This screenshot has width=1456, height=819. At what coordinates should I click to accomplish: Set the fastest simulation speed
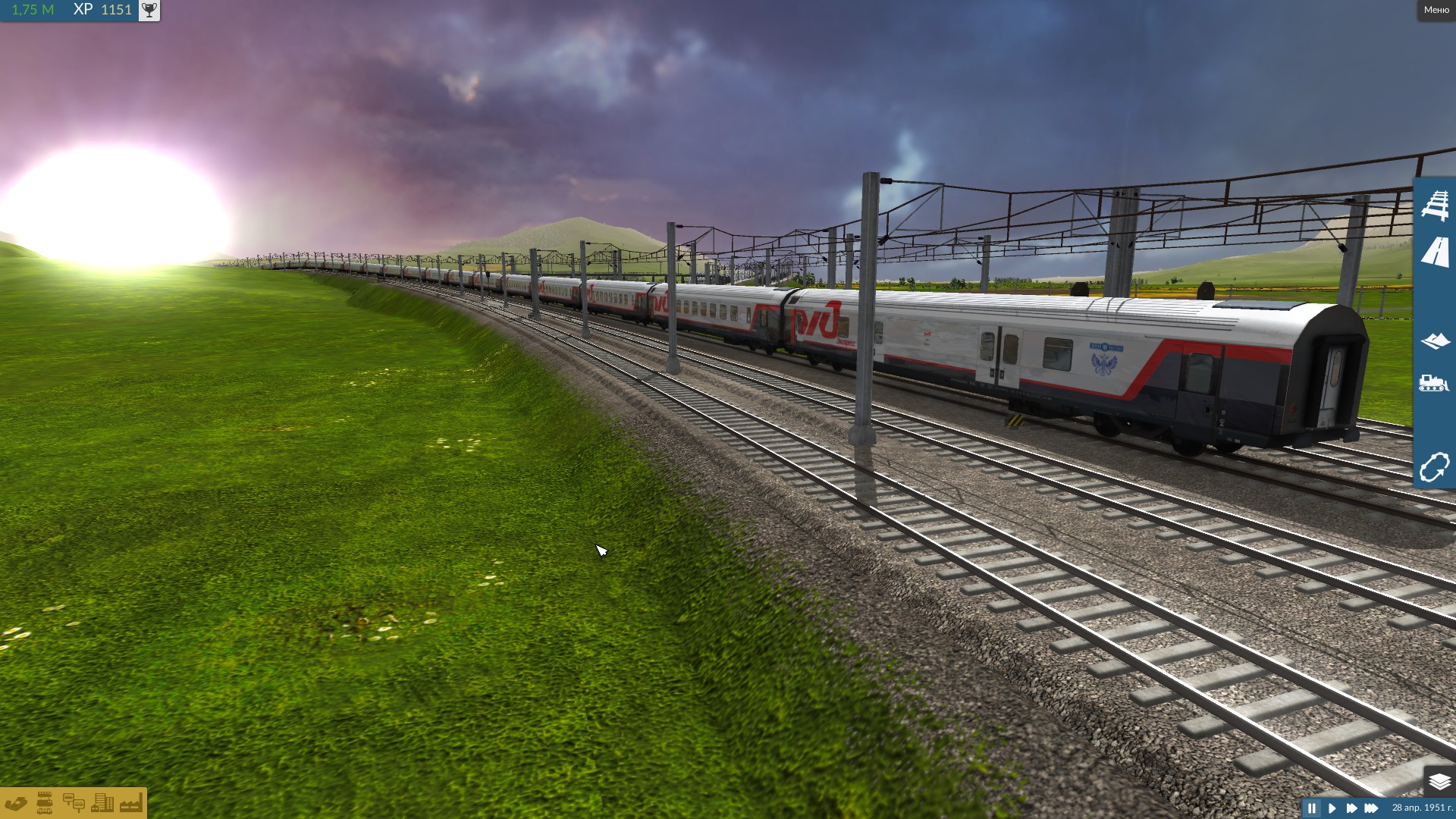click(1374, 808)
